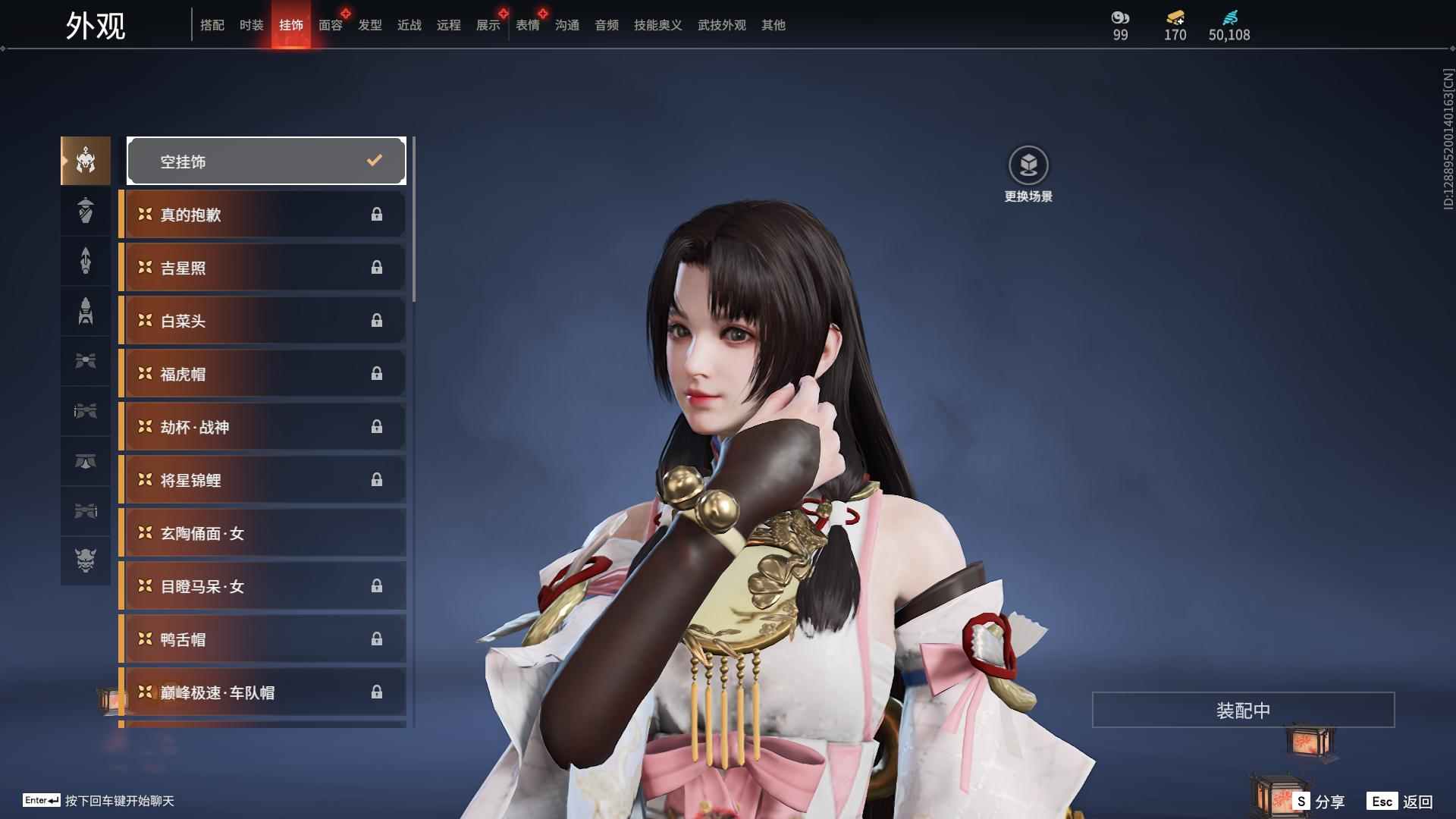
Task: Go to the 武技外观 tab
Action: coord(721,25)
